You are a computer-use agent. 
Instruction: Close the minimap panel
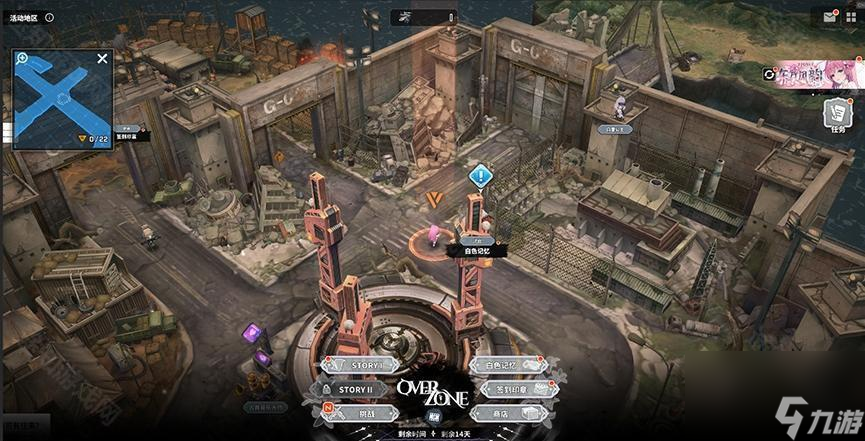coord(102,59)
